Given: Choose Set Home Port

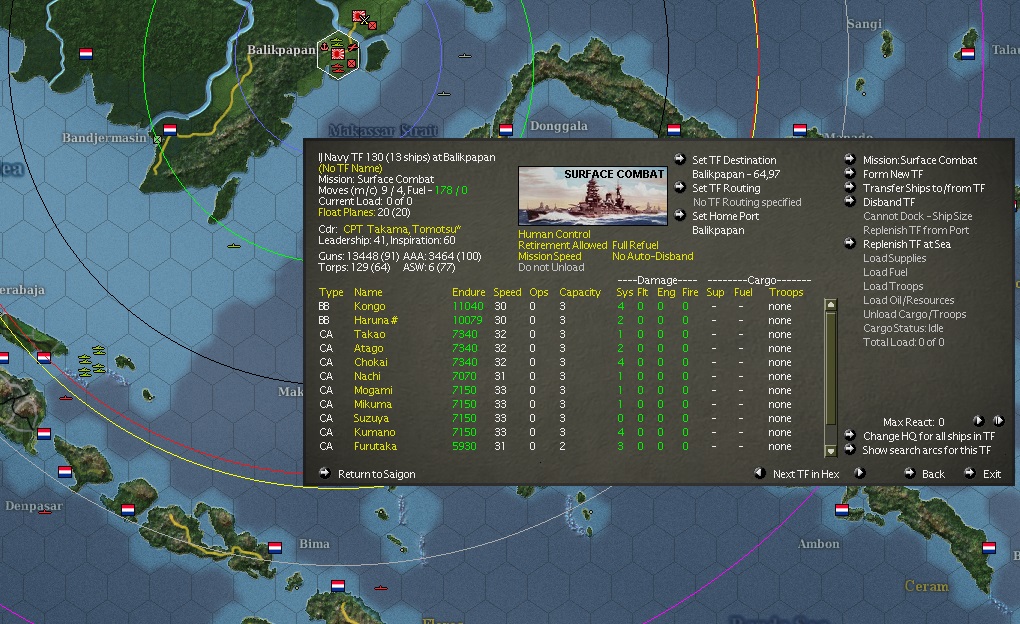Looking at the screenshot, I should pos(725,216).
